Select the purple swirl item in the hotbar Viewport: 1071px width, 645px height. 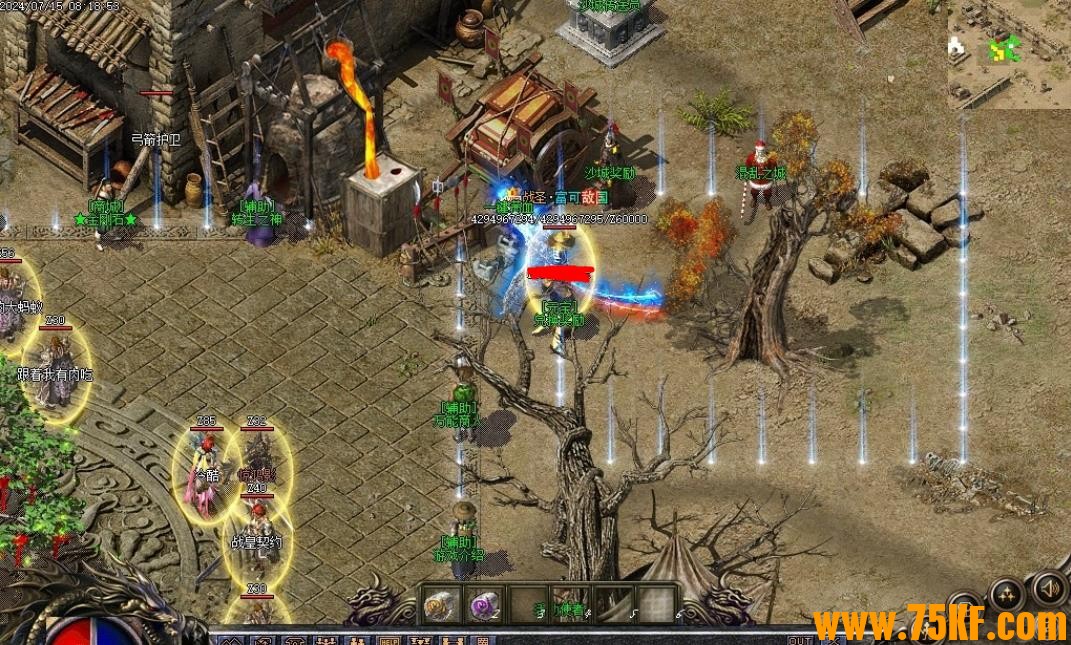(485, 604)
